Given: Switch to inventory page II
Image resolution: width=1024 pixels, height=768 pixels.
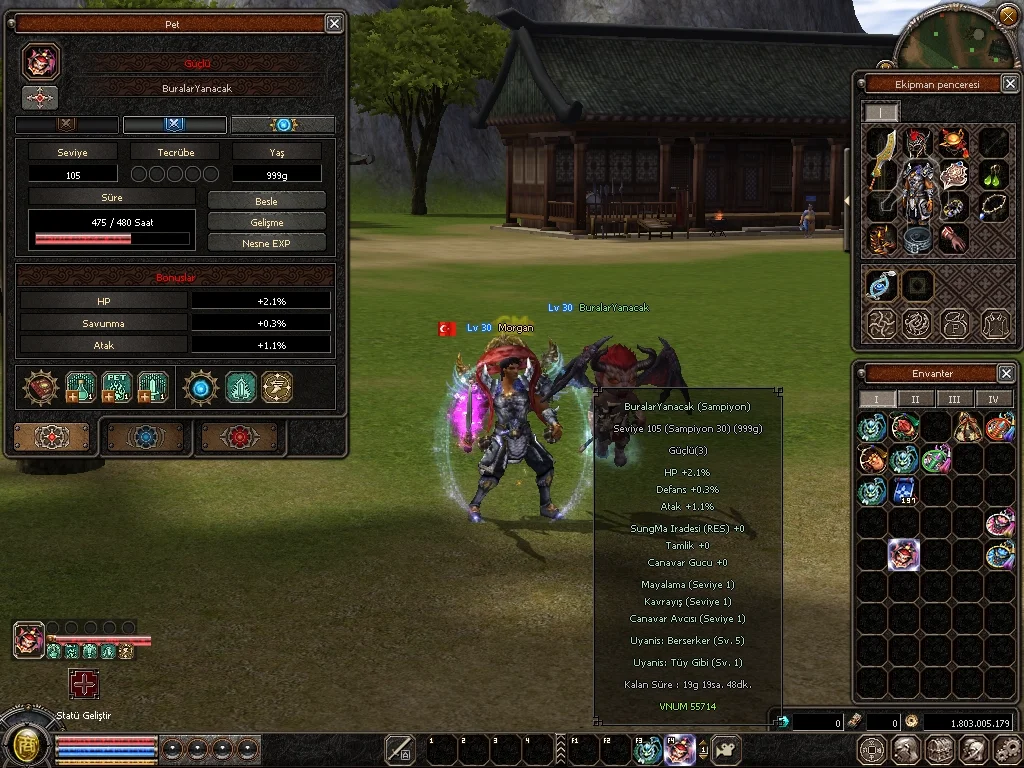Looking at the screenshot, I should coord(915,399).
